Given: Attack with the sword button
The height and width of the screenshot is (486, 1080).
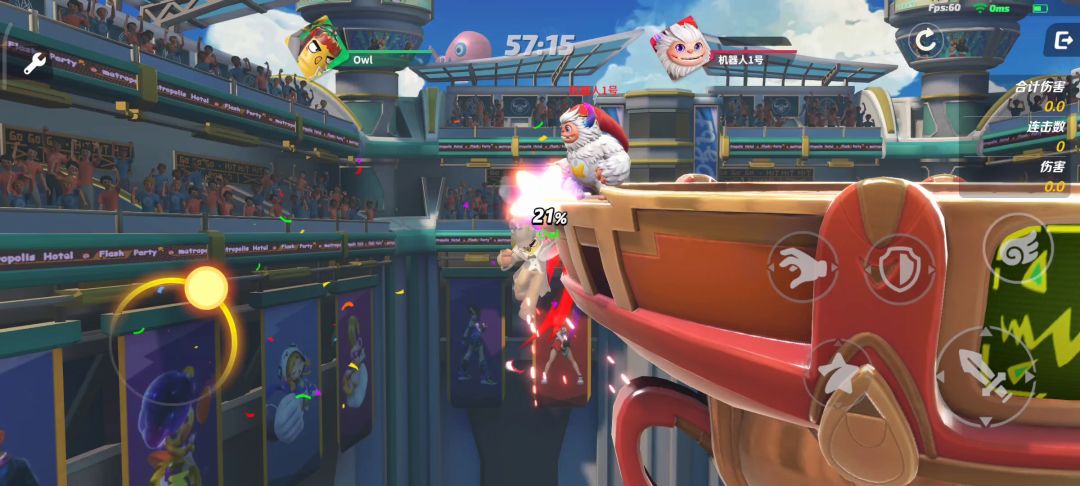Looking at the screenshot, I should click(x=985, y=375).
